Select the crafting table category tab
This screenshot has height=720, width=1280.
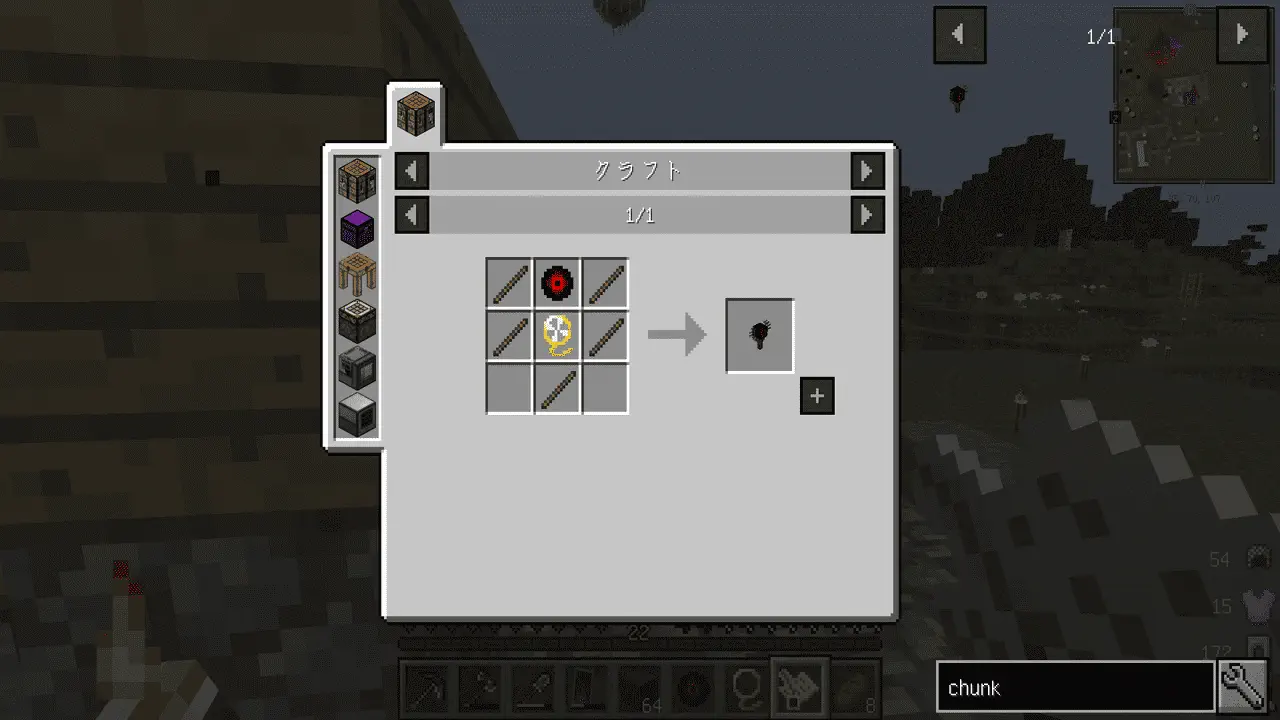414,111
